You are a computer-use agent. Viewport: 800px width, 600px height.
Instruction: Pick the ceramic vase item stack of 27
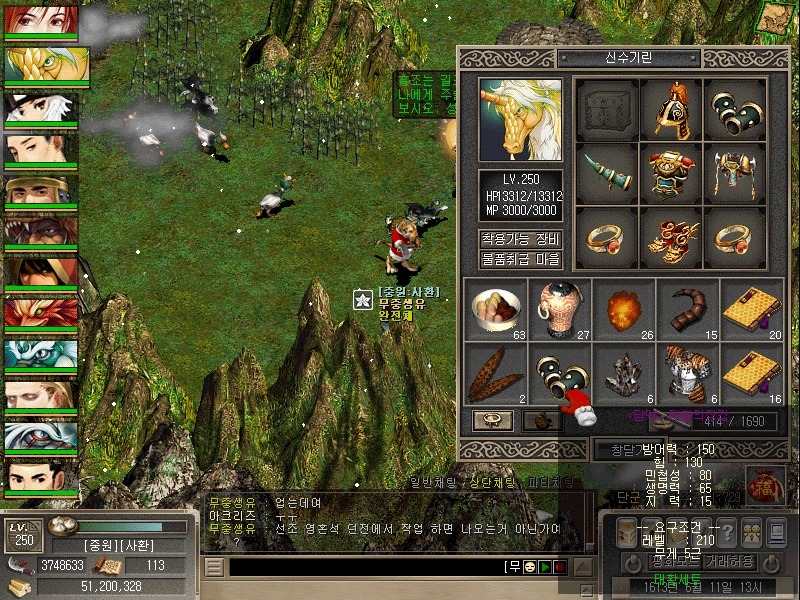[x=559, y=308]
